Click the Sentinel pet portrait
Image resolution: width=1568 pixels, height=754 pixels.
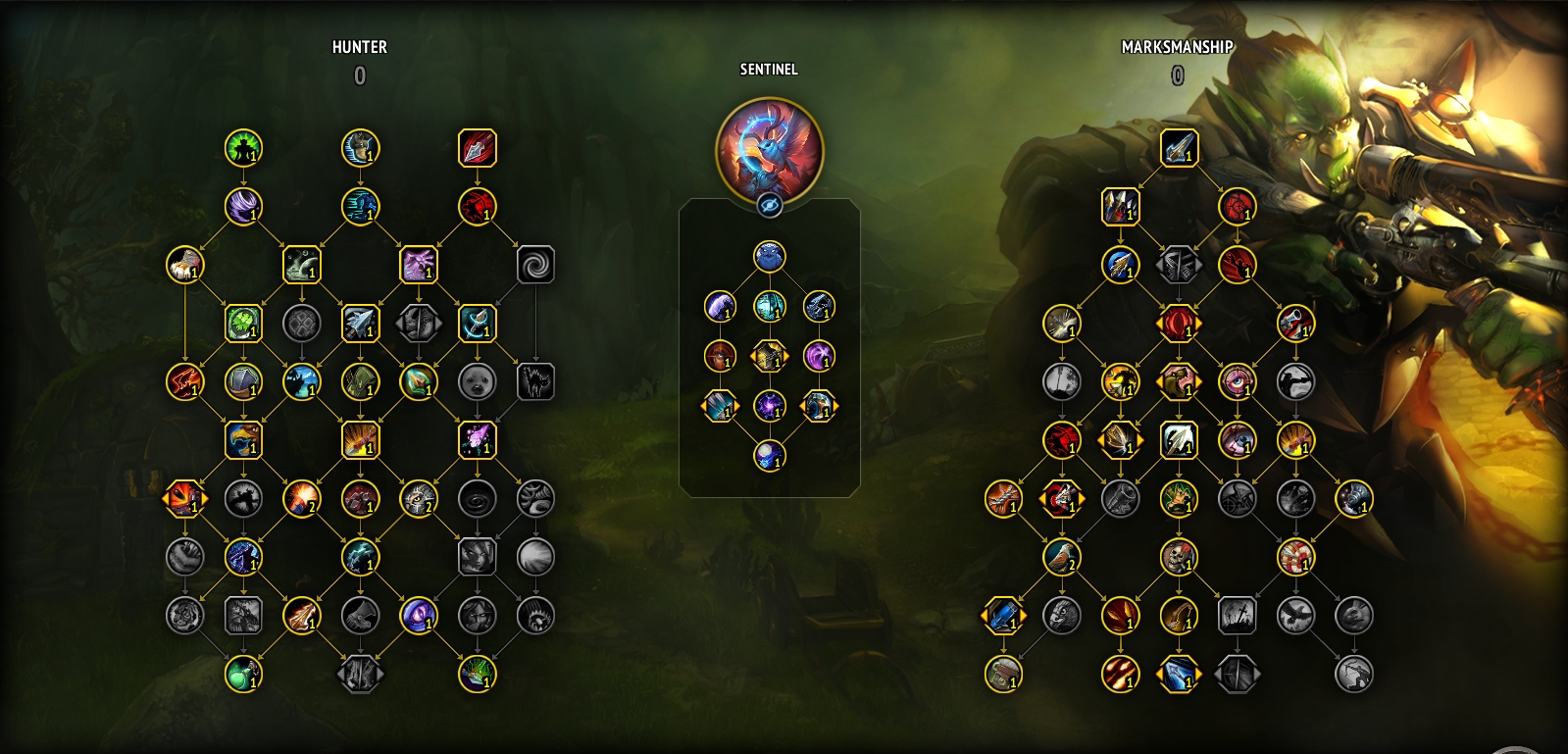pyautogui.click(x=772, y=152)
